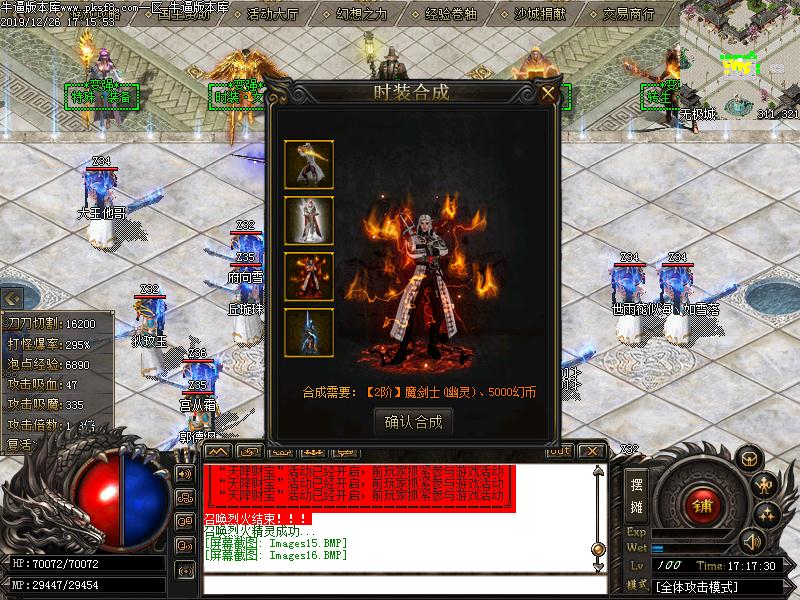Open the bag chest icon
Image resolution: width=800 pixels, height=600 pixels.
click(x=748, y=458)
